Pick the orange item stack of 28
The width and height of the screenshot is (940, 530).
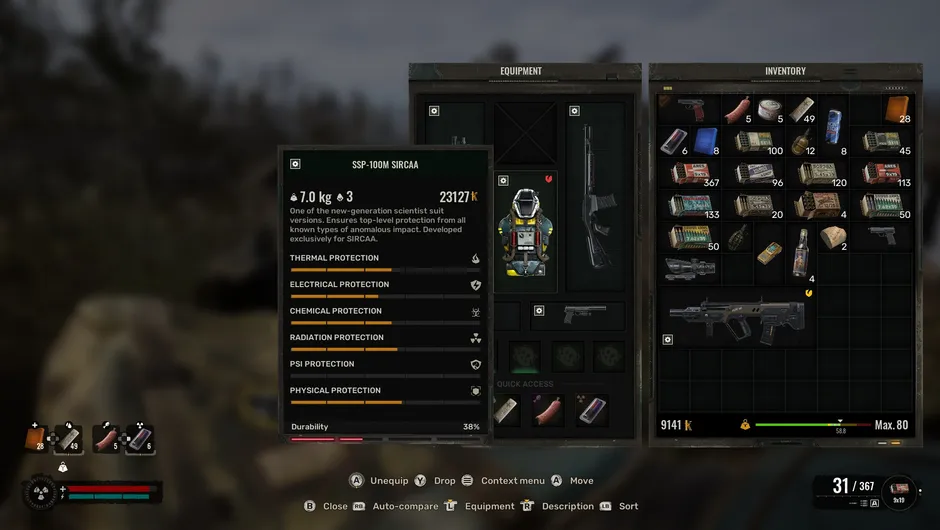[896, 109]
